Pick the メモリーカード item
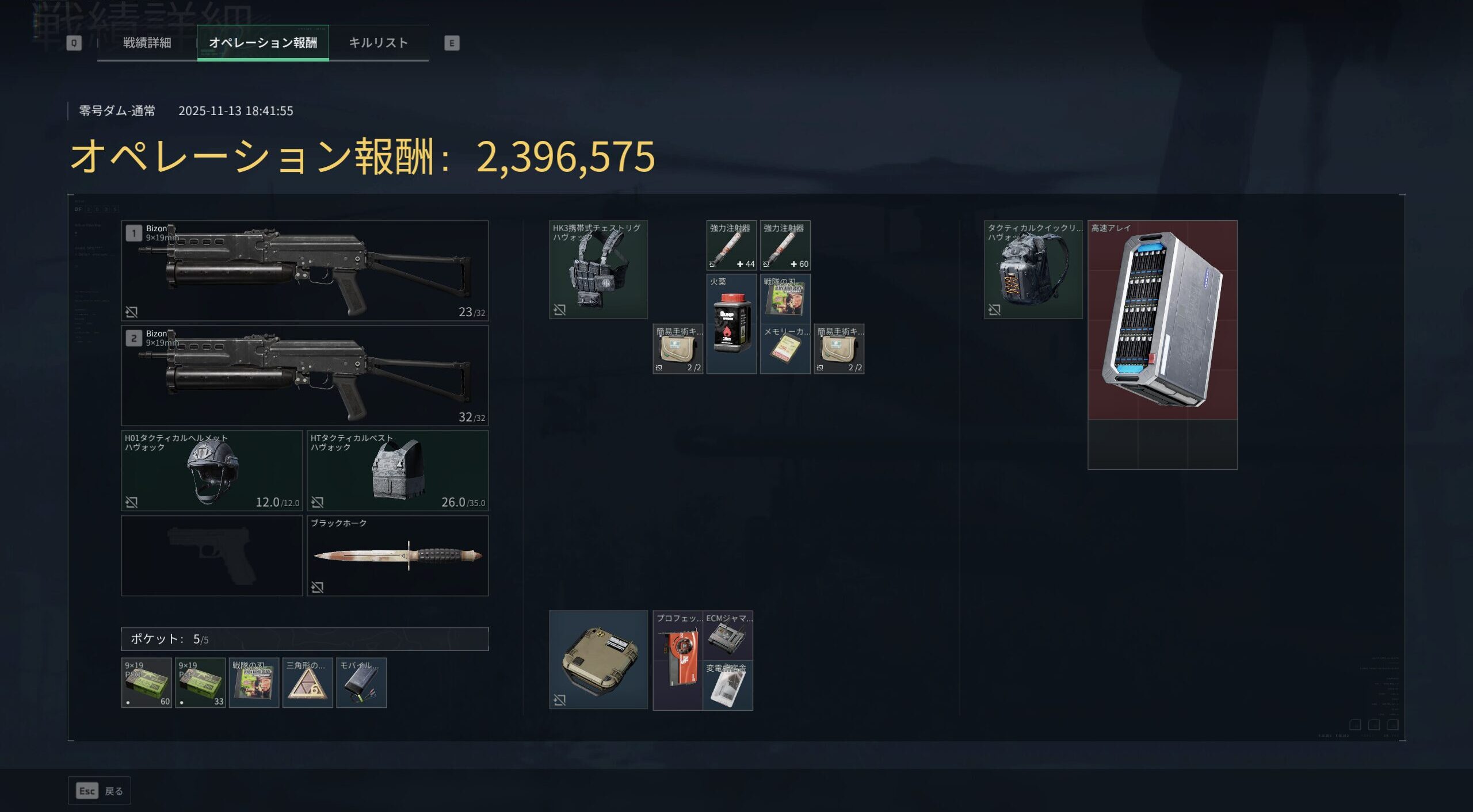The image size is (1473, 812). pyautogui.click(x=785, y=348)
